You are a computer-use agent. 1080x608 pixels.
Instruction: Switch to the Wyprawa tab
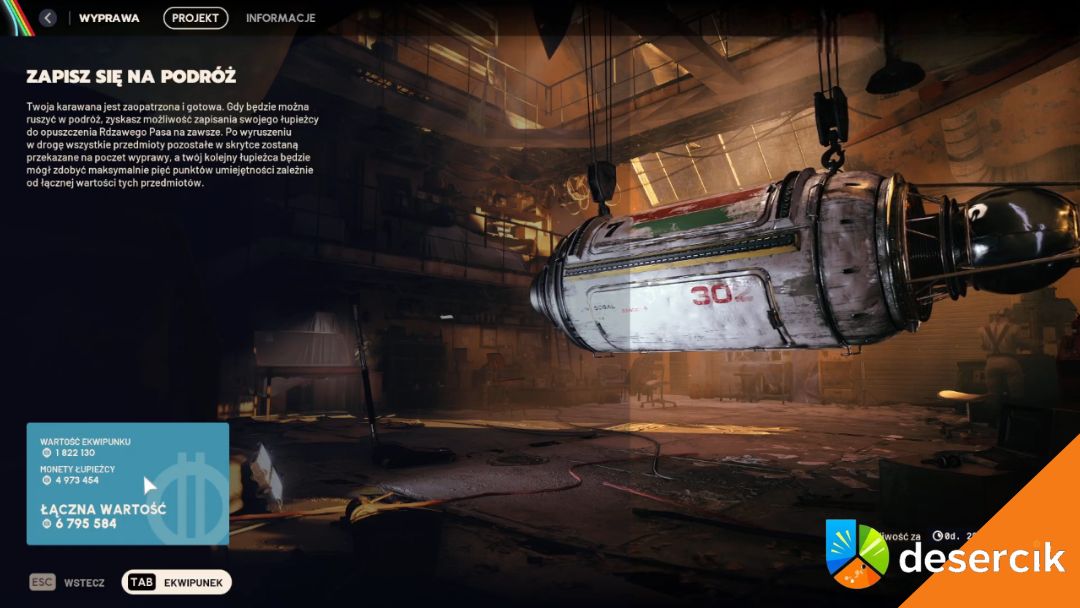(109, 18)
